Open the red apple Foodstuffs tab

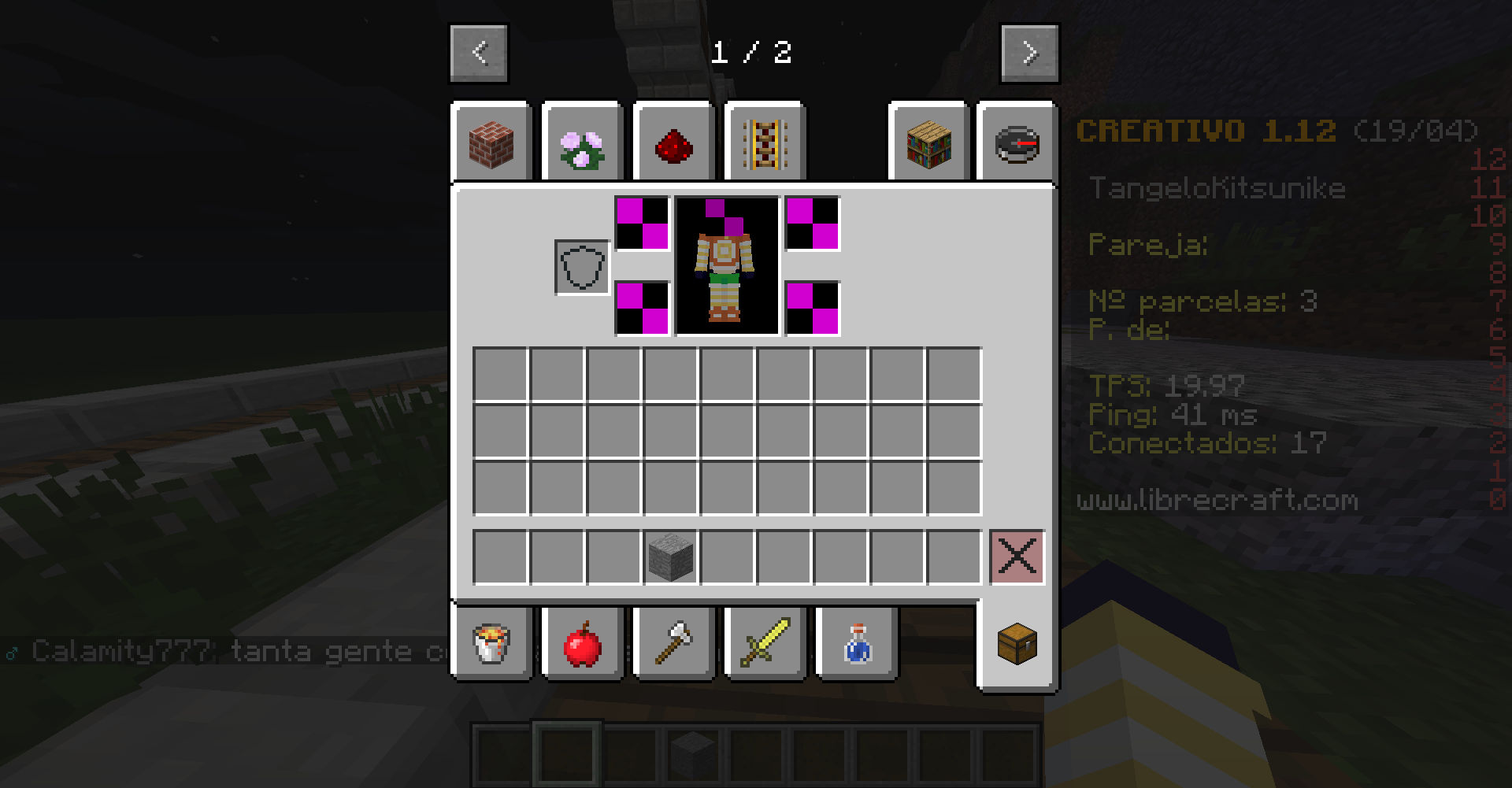[582, 643]
